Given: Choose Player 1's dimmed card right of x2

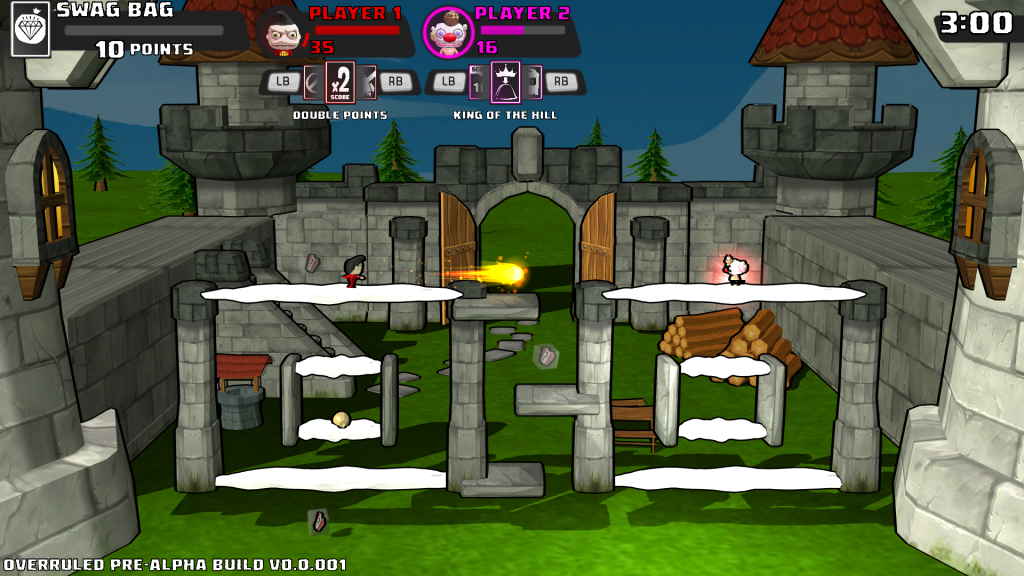Looking at the screenshot, I should click(x=367, y=82).
